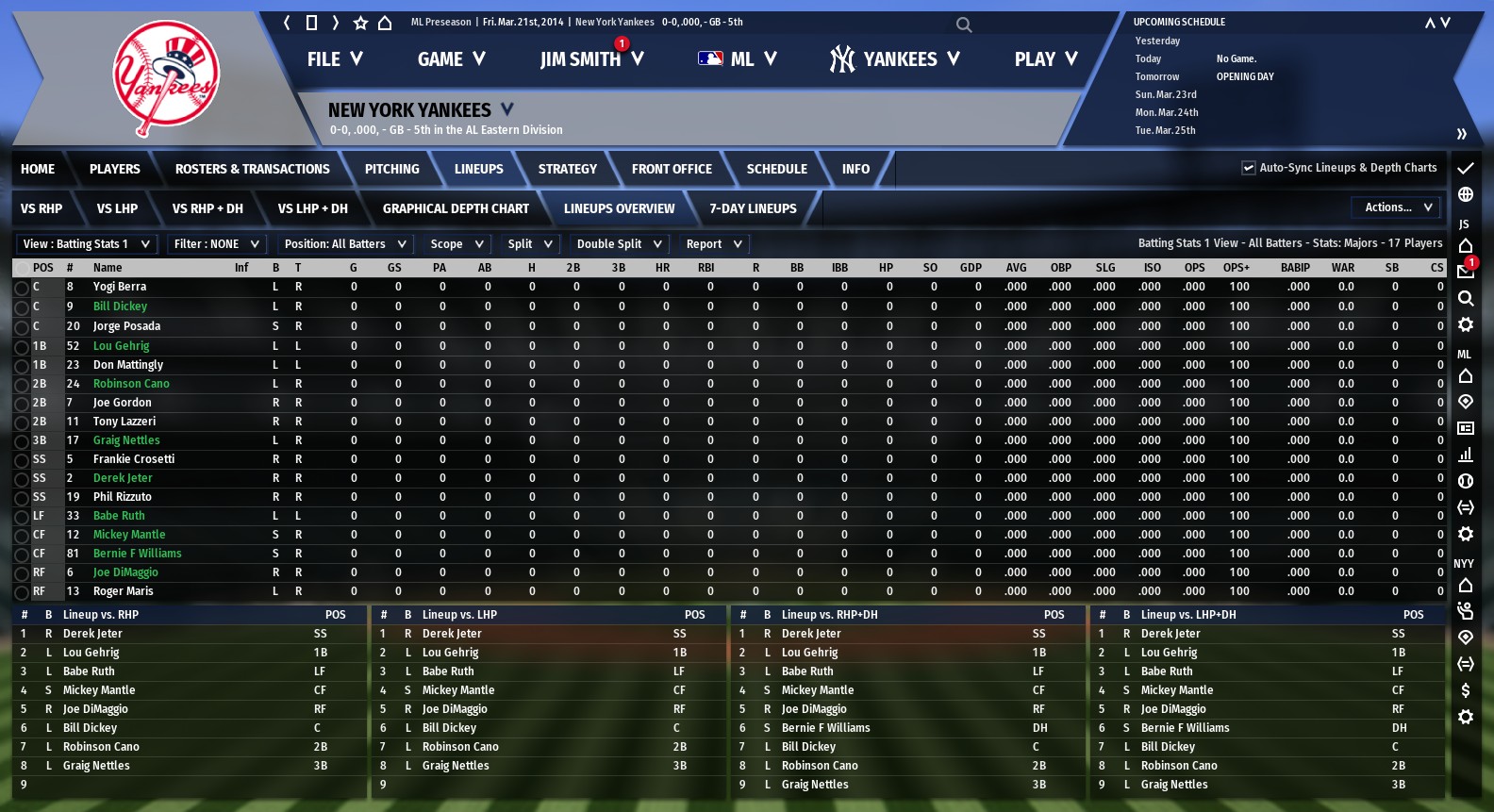Open the View Batting Stats 1 dropdown

pos(87,244)
